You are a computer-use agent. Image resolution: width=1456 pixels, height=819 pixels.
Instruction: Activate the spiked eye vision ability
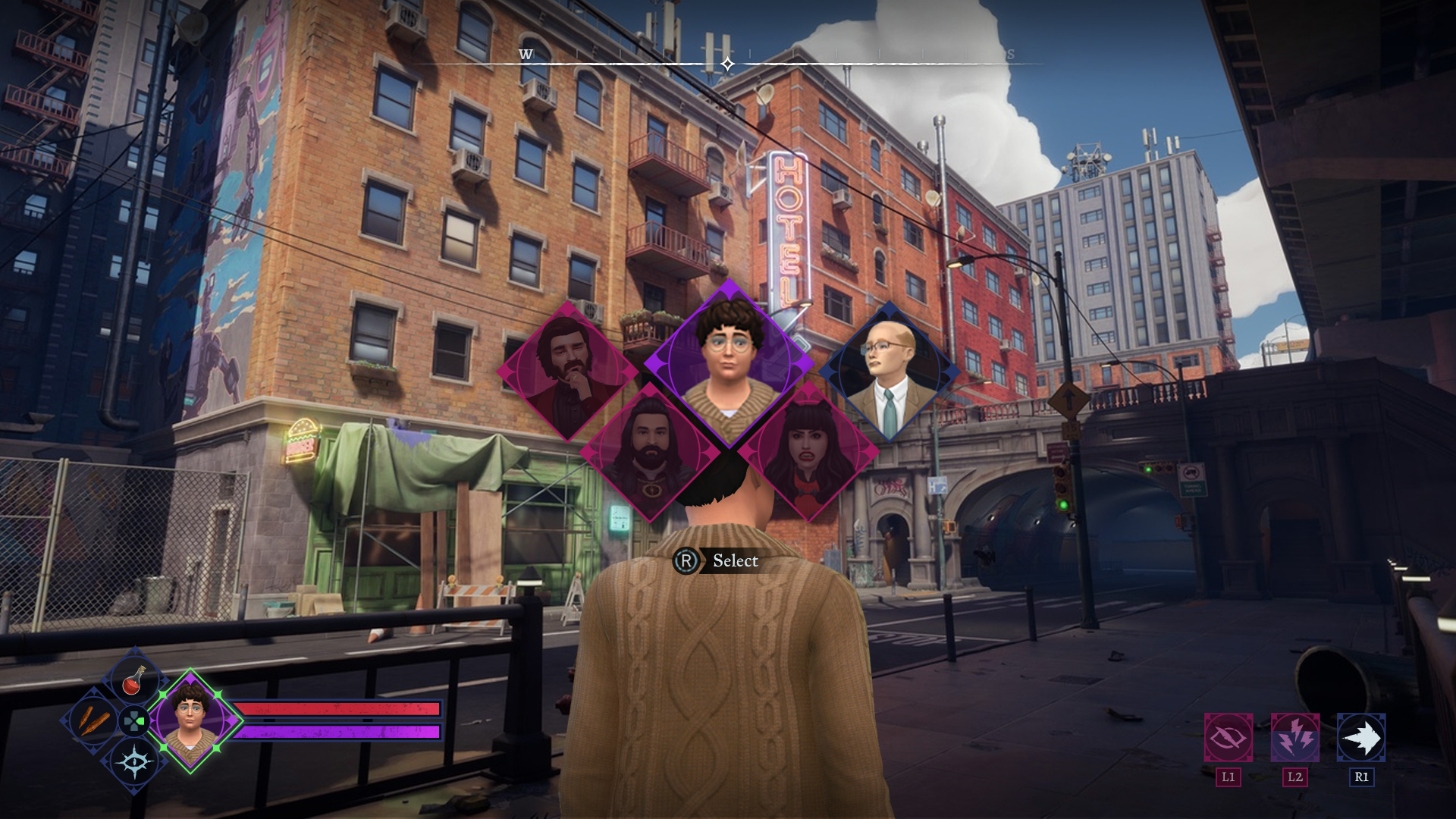134,762
